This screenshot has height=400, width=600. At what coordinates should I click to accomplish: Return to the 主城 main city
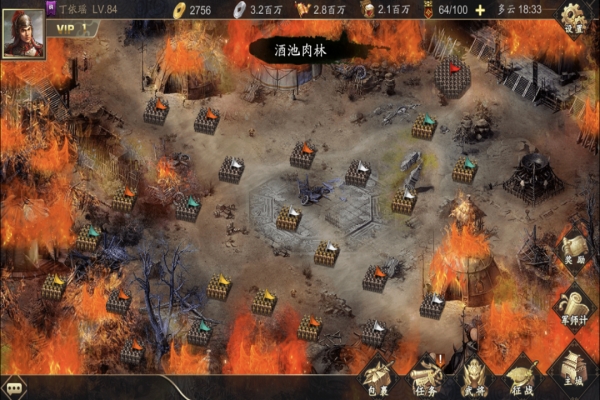573,372
